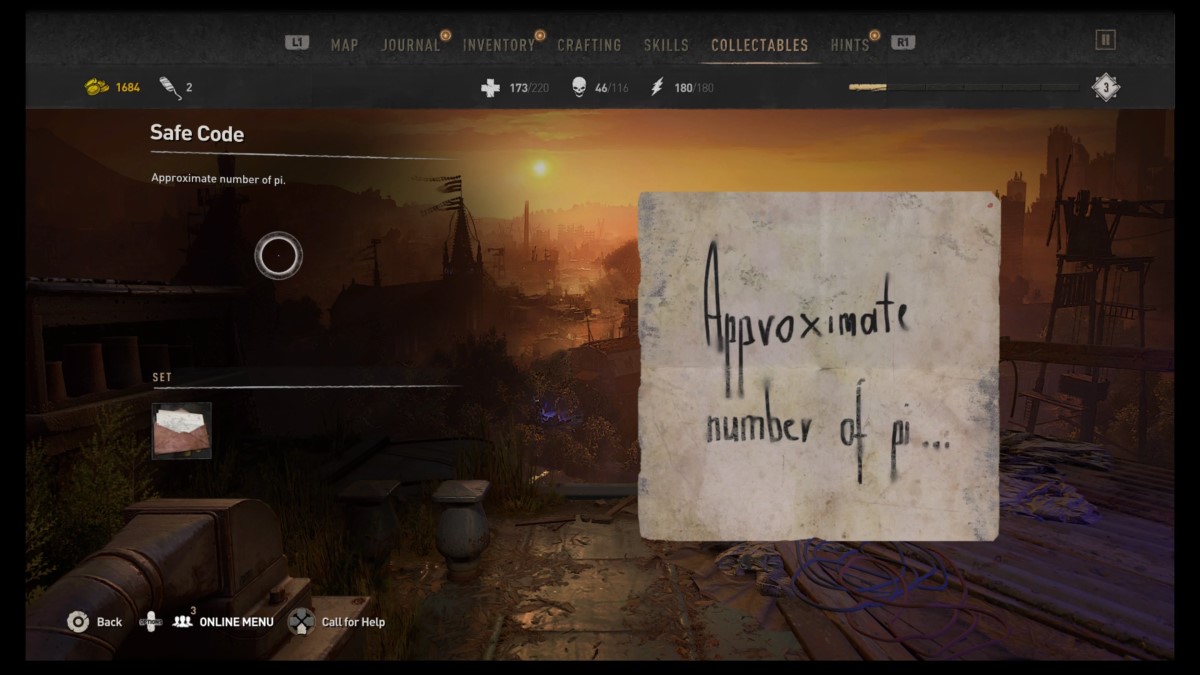Screen dimensions: 1200x675
Task: Show the Skills tab
Action: click(x=666, y=45)
